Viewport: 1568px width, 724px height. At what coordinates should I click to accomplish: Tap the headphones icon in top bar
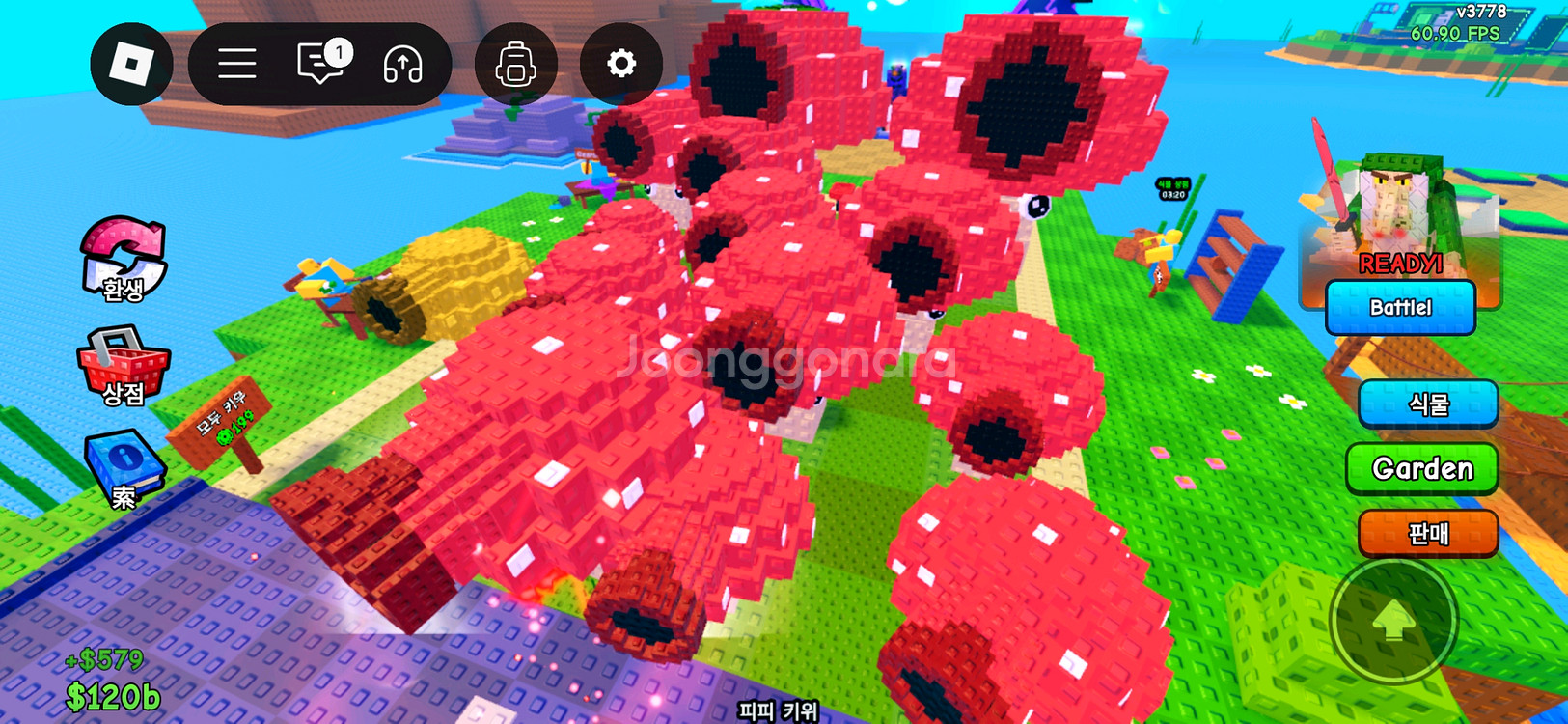(x=402, y=65)
